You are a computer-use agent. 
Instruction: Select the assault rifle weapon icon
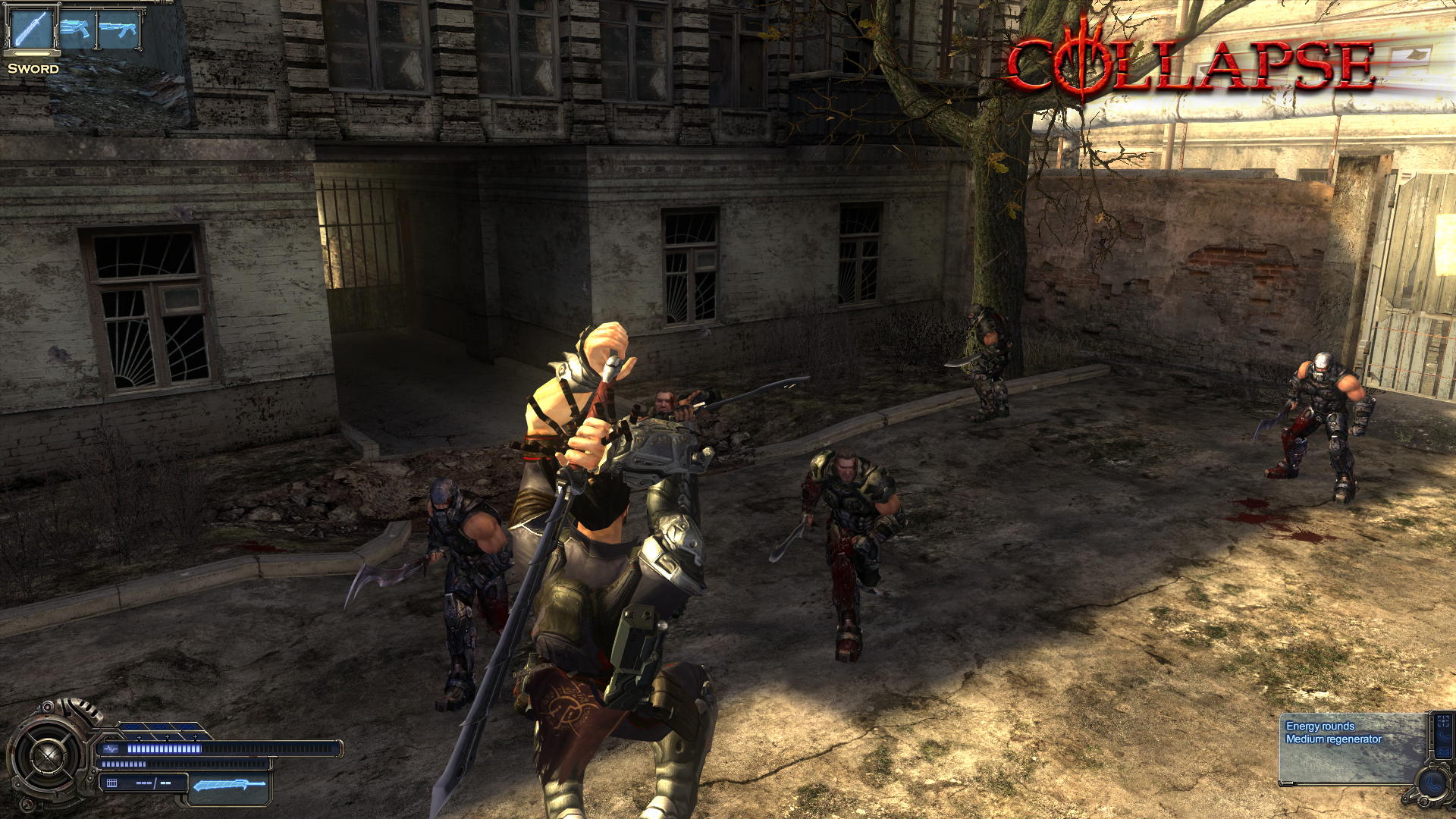pos(118,29)
